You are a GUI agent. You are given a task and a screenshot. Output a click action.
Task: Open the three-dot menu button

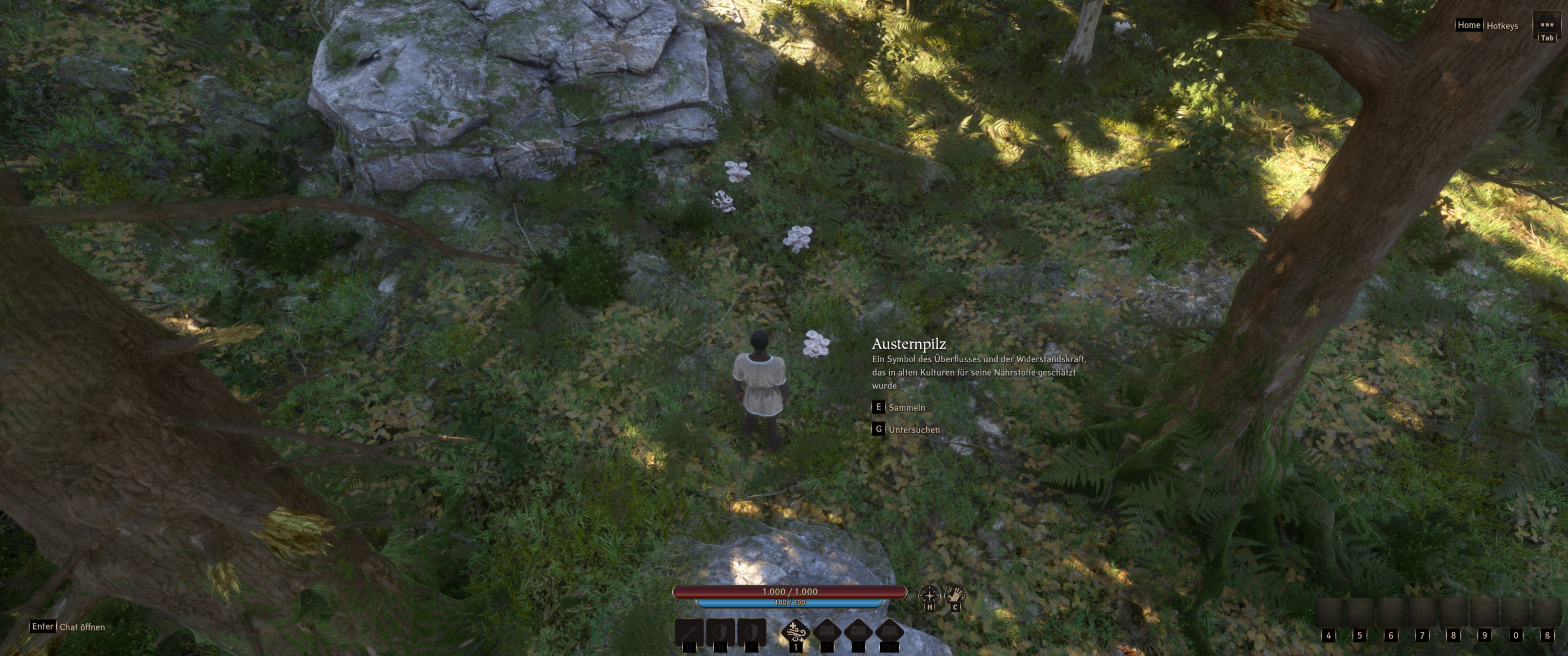(1546, 26)
